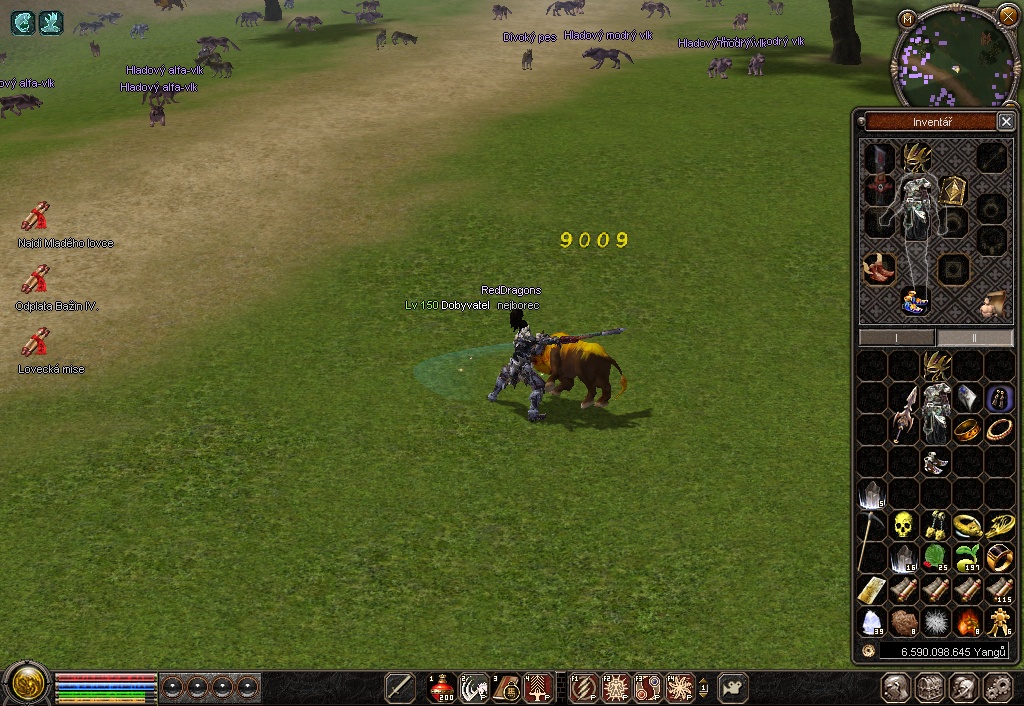
Task: Select the sword attack icon on hotbar
Action: click(x=400, y=687)
